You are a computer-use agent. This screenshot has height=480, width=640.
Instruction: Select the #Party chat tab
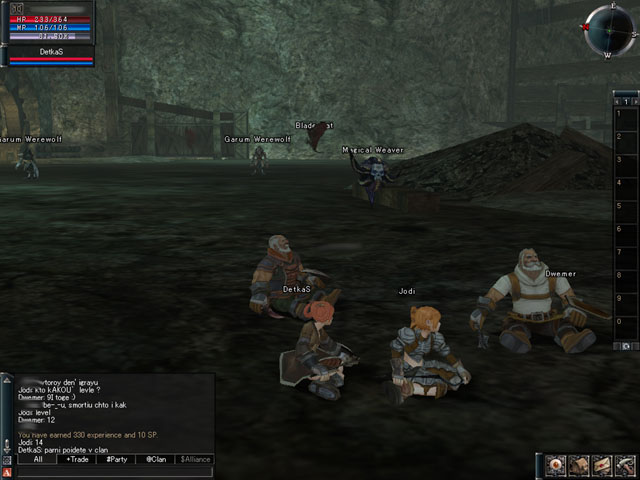coord(116,460)
